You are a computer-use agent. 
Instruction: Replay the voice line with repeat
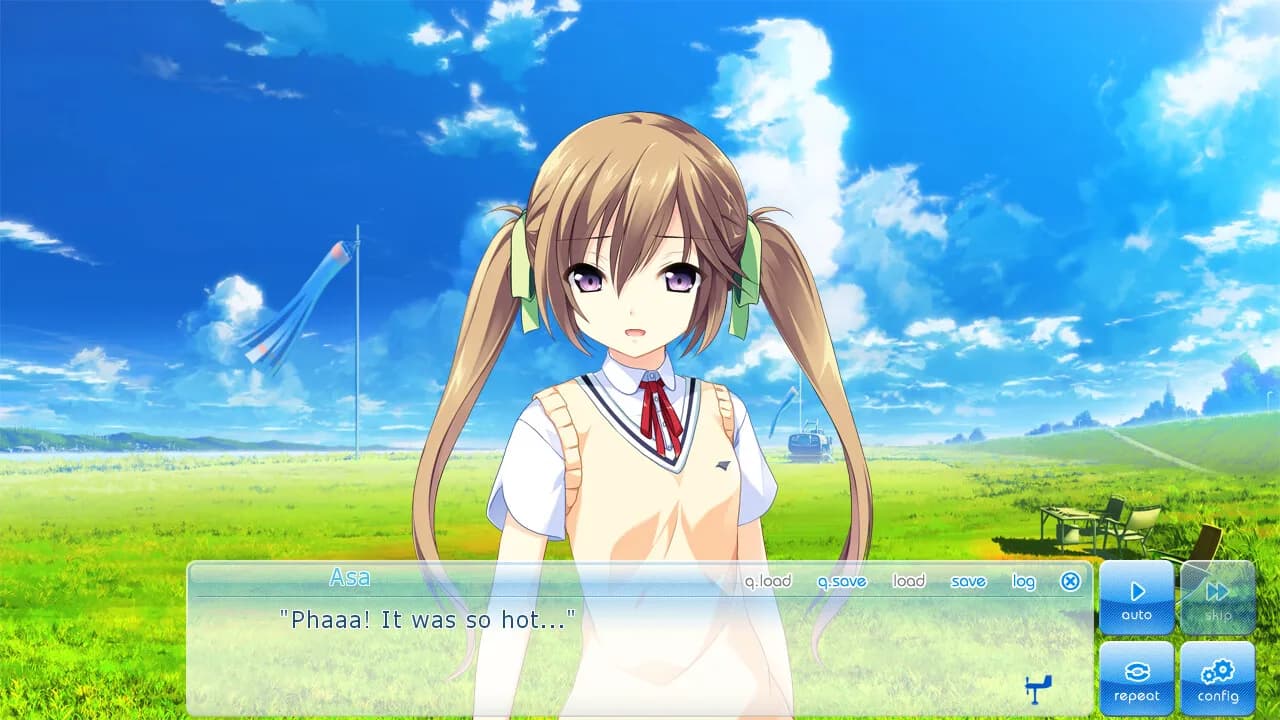1137,678
